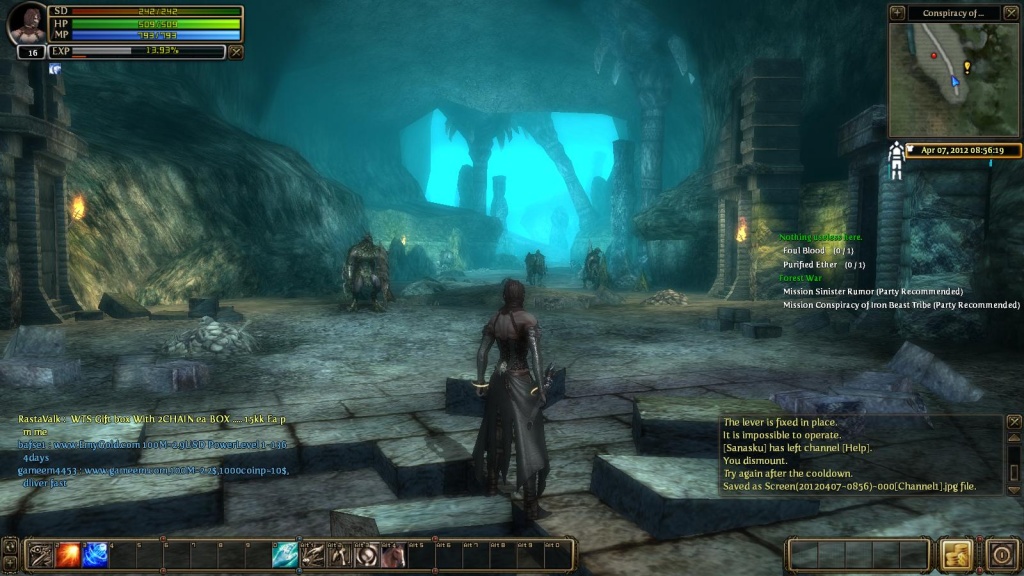The width and height of the screenshot is (1024, 576).
Task: Open the white armor equipment status icon
Action: pos(897,160)
